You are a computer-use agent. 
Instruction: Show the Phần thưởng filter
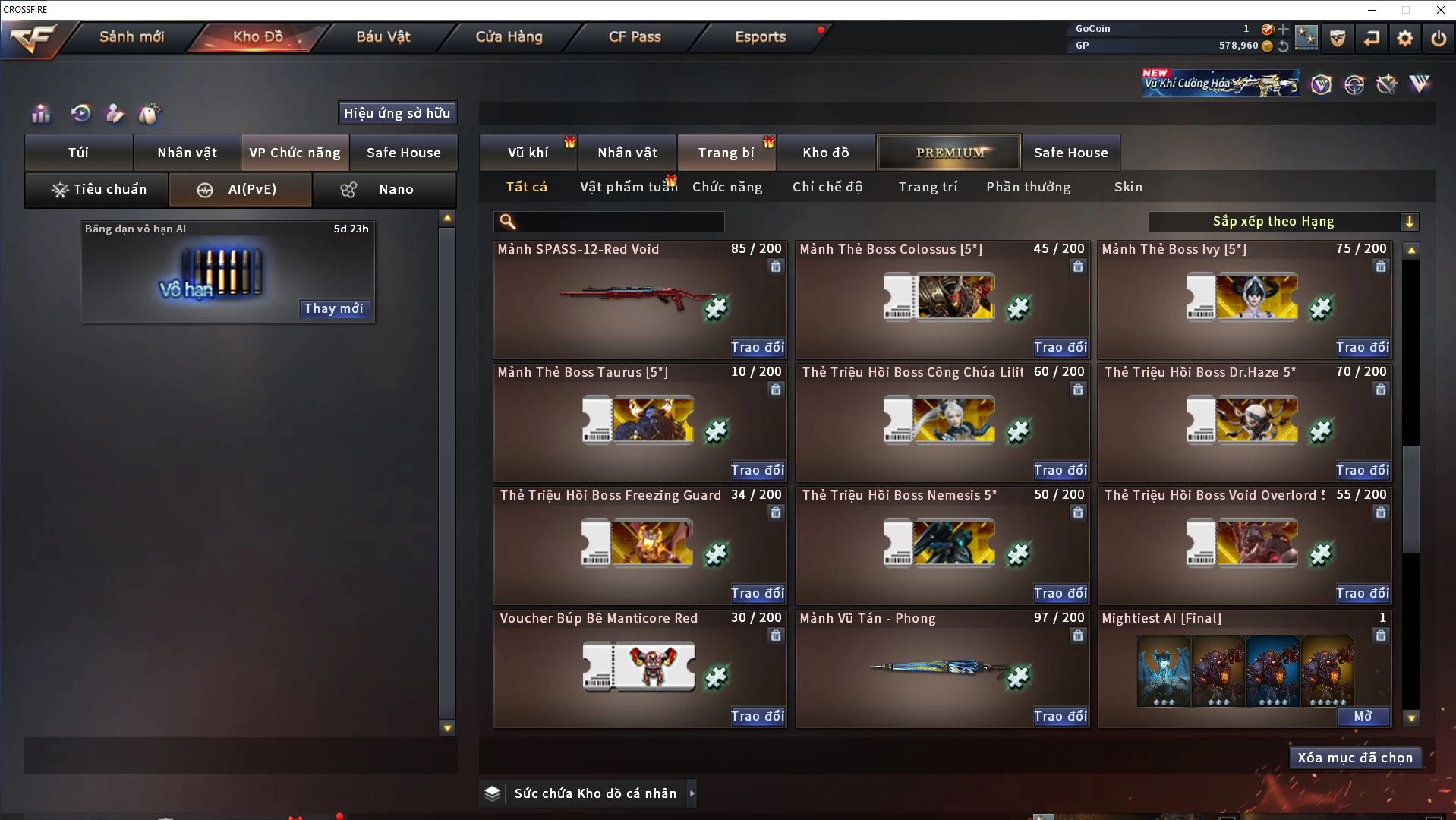(x=1028, y=187)
